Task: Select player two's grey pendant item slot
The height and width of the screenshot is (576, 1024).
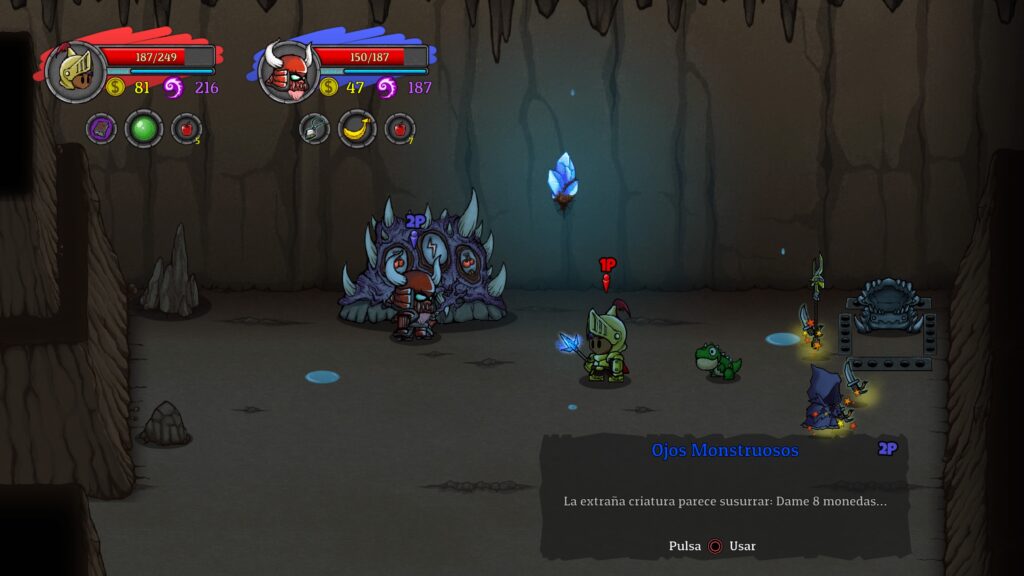Action: (314, 129)
